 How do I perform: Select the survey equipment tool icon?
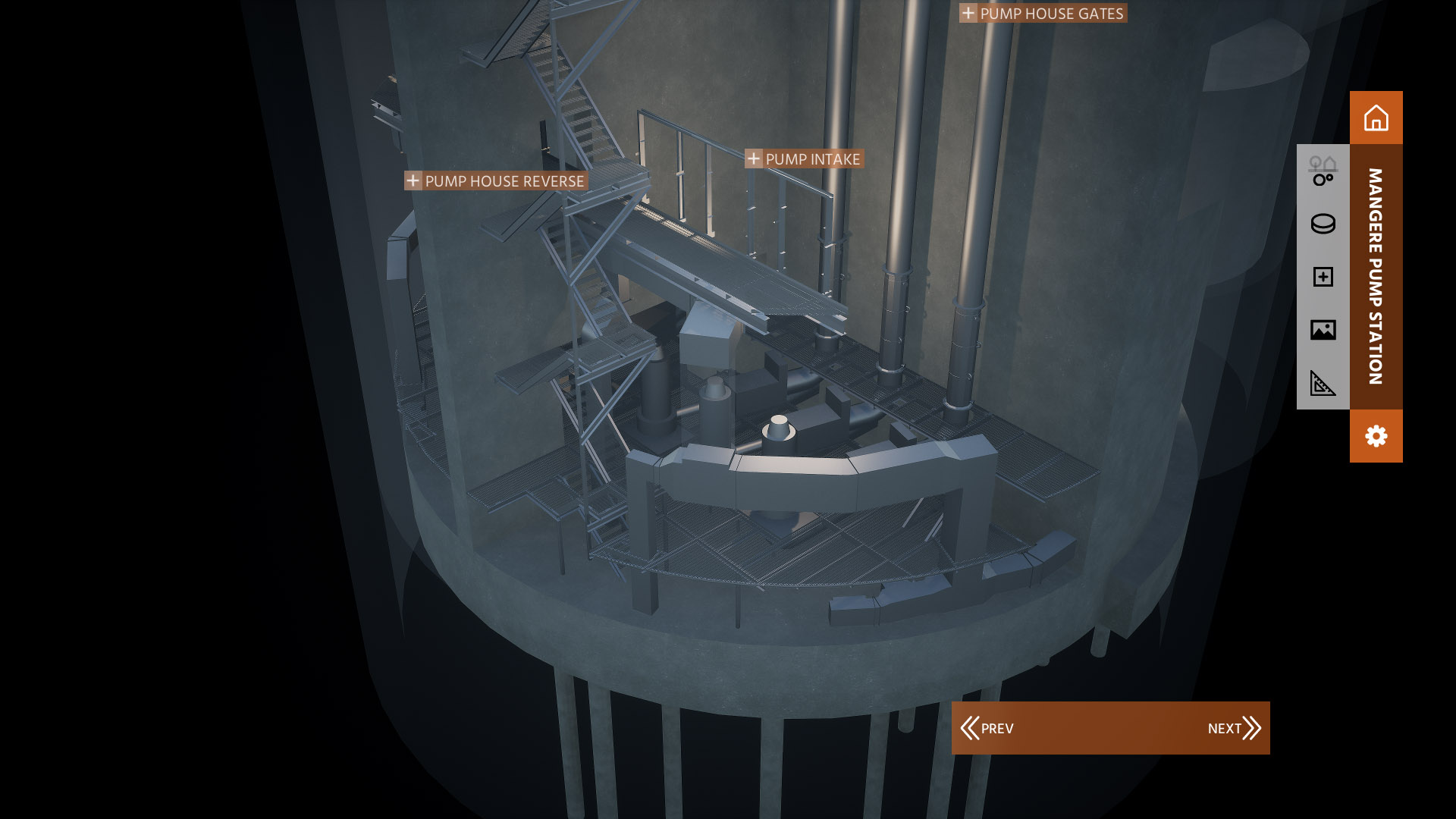[x=1322, y=171]
